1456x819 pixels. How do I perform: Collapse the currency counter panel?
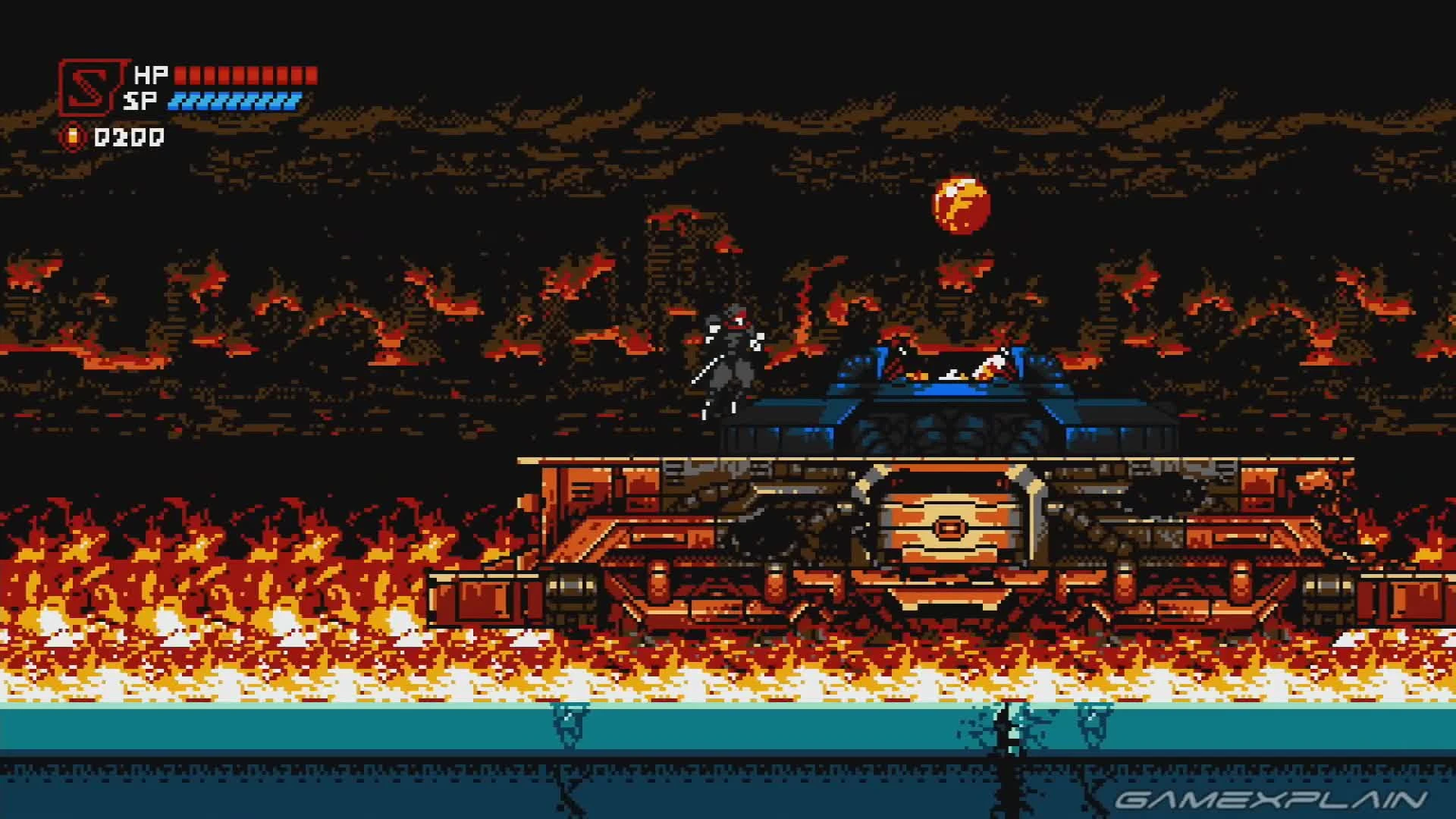(x=72, y=136)
